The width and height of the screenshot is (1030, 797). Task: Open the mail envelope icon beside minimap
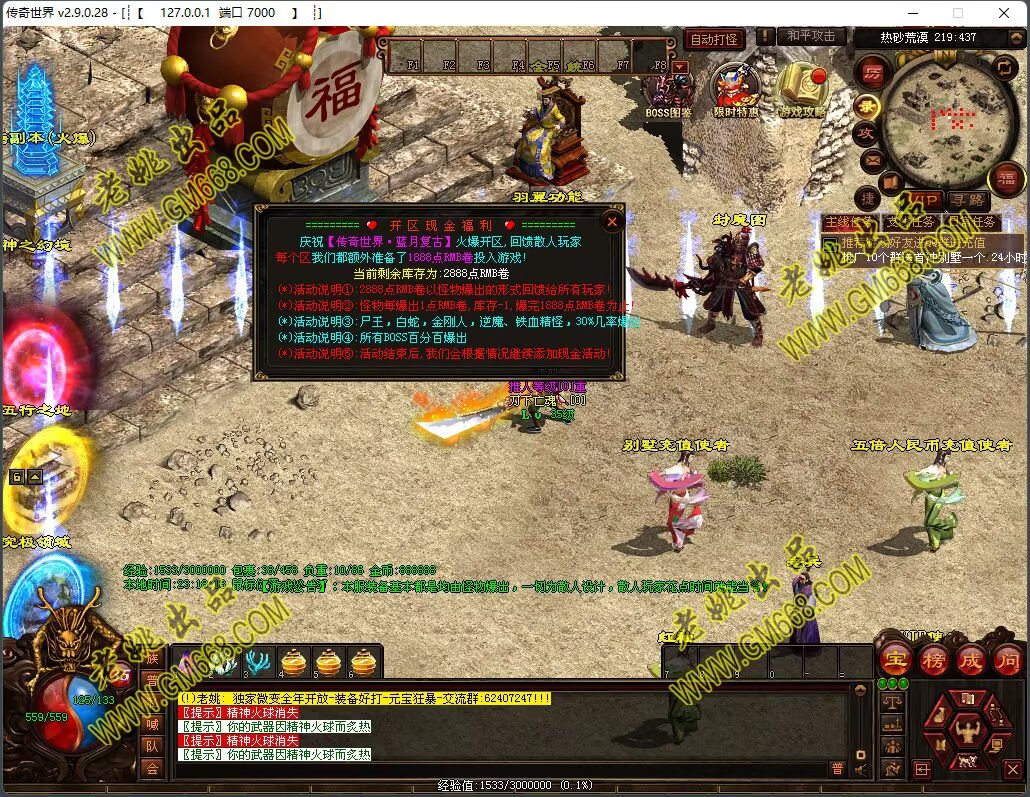871,160
